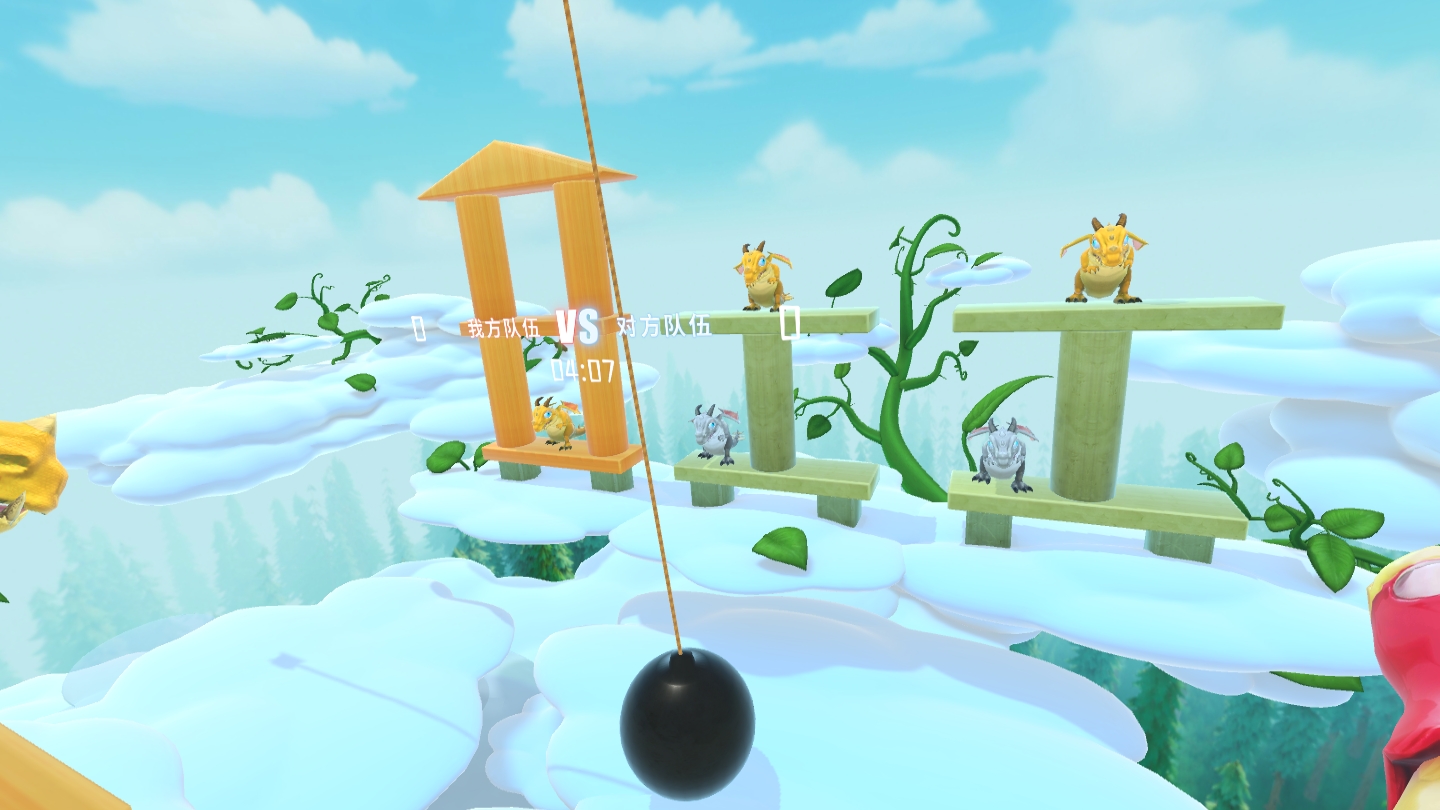
Task: Click our team score counter
Action: pos(416,328)
